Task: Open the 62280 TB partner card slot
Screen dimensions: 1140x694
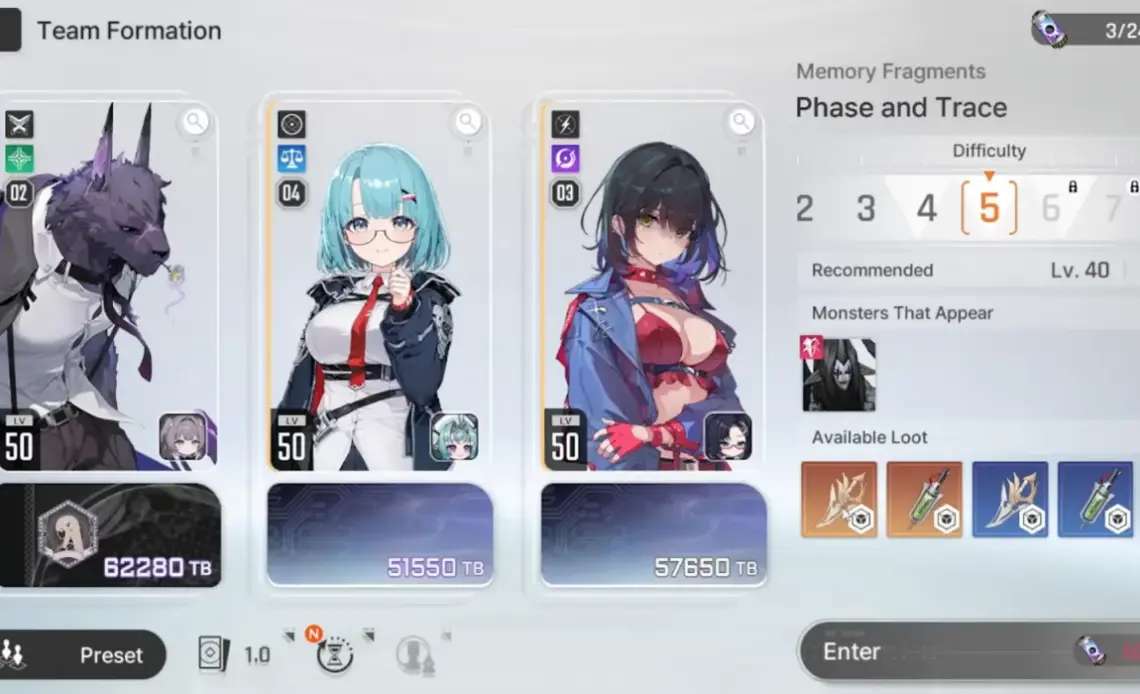Action: pos(108,536)
